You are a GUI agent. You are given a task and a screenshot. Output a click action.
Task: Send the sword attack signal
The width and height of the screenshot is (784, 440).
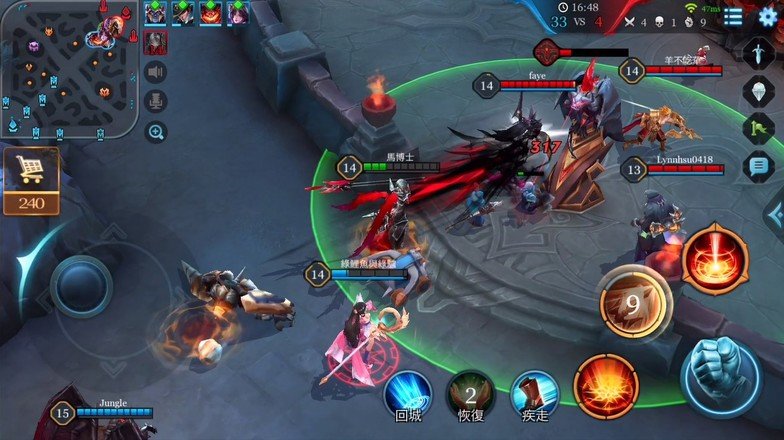[x=759, y=53]
